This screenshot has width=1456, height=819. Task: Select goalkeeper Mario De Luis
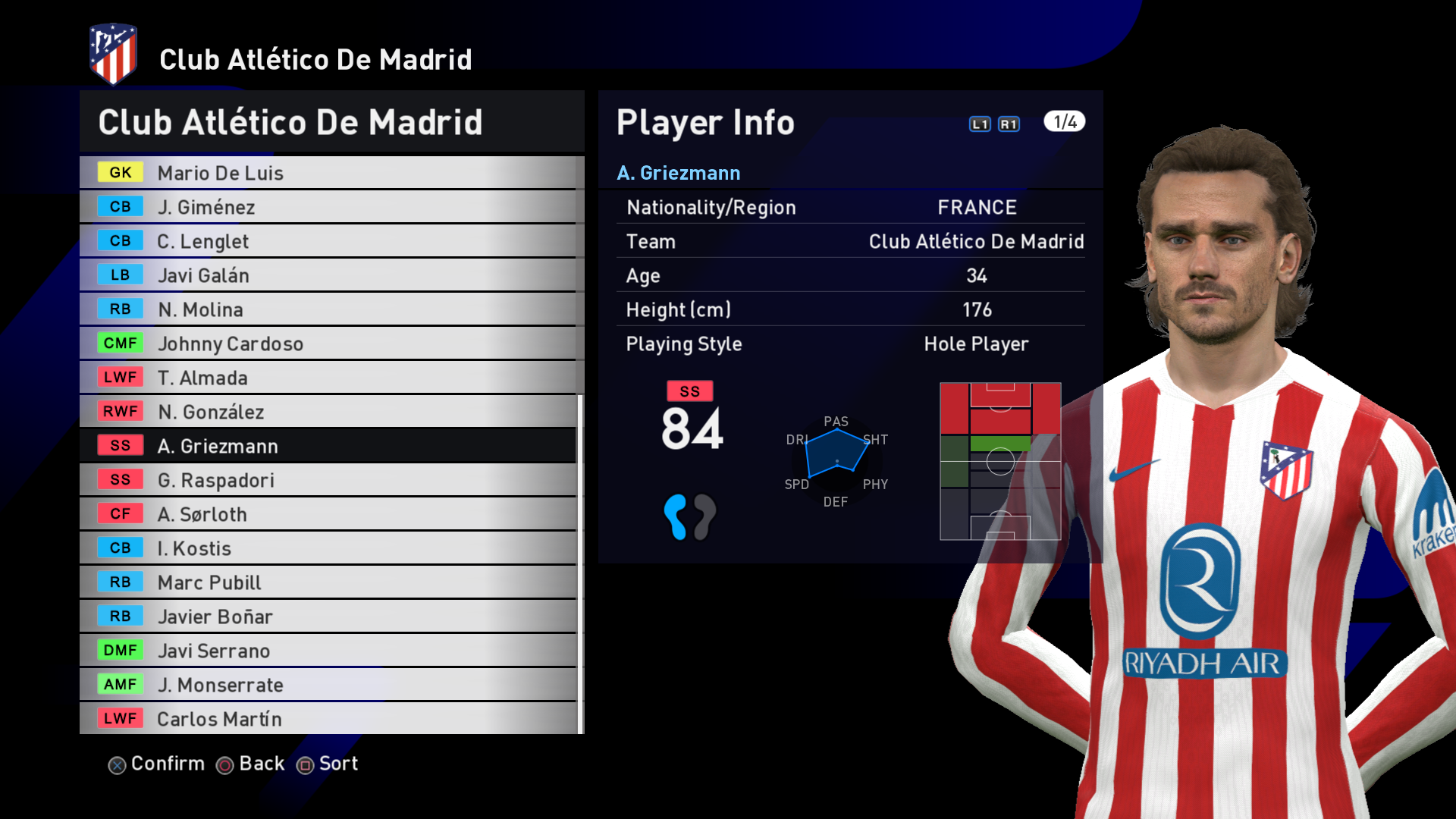(x=328, y=173)
